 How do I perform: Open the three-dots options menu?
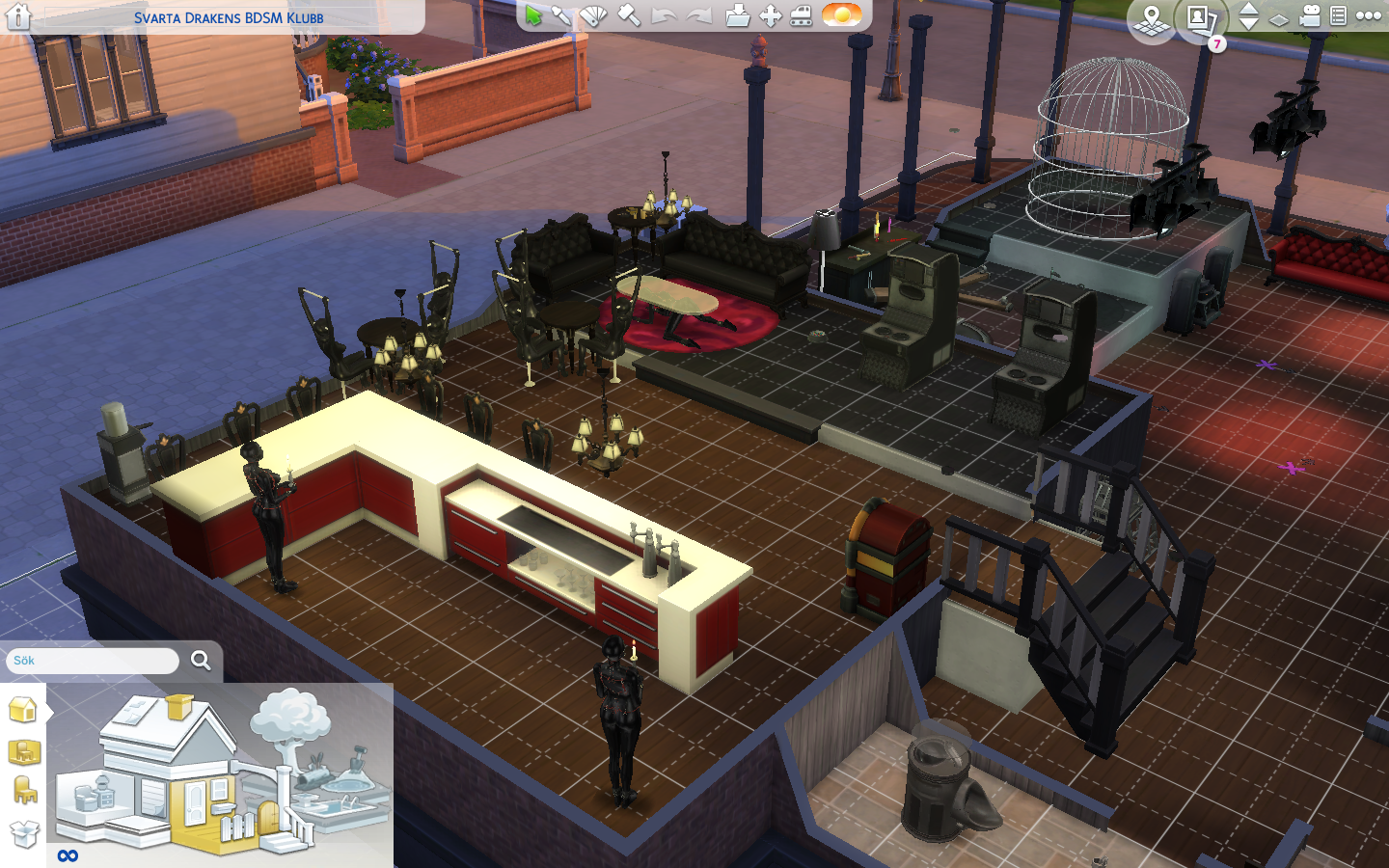click(x=1369, y=16)
